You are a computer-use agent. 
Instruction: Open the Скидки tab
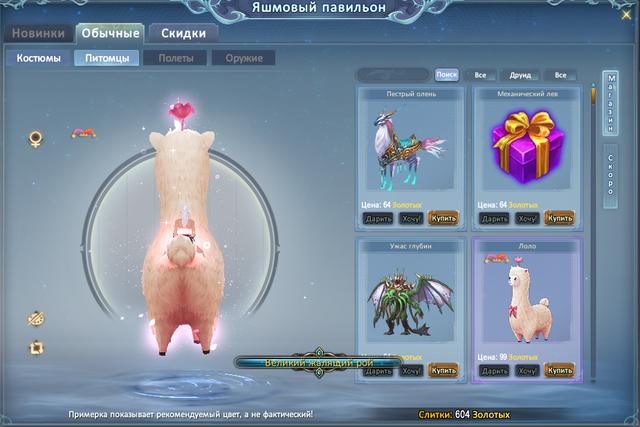[x=183, y=33]
